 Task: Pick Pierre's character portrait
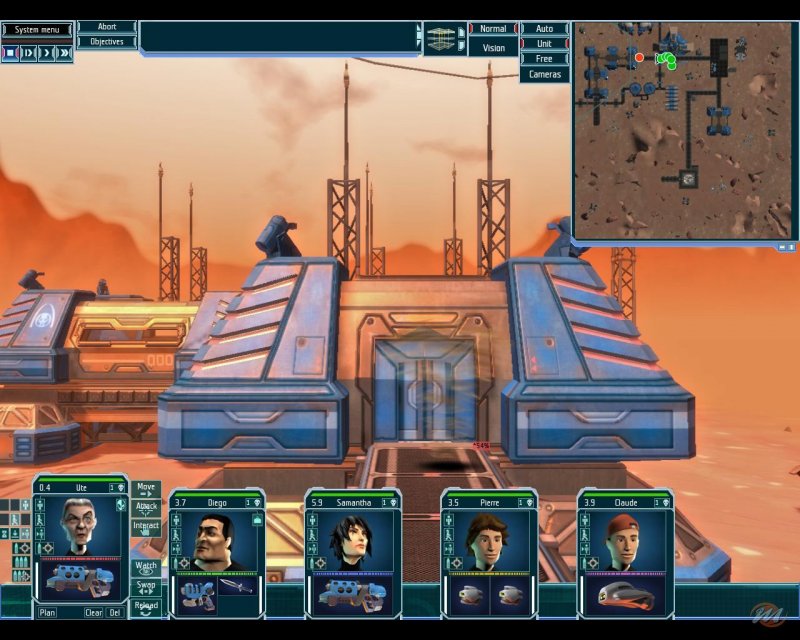click(488, 541)
